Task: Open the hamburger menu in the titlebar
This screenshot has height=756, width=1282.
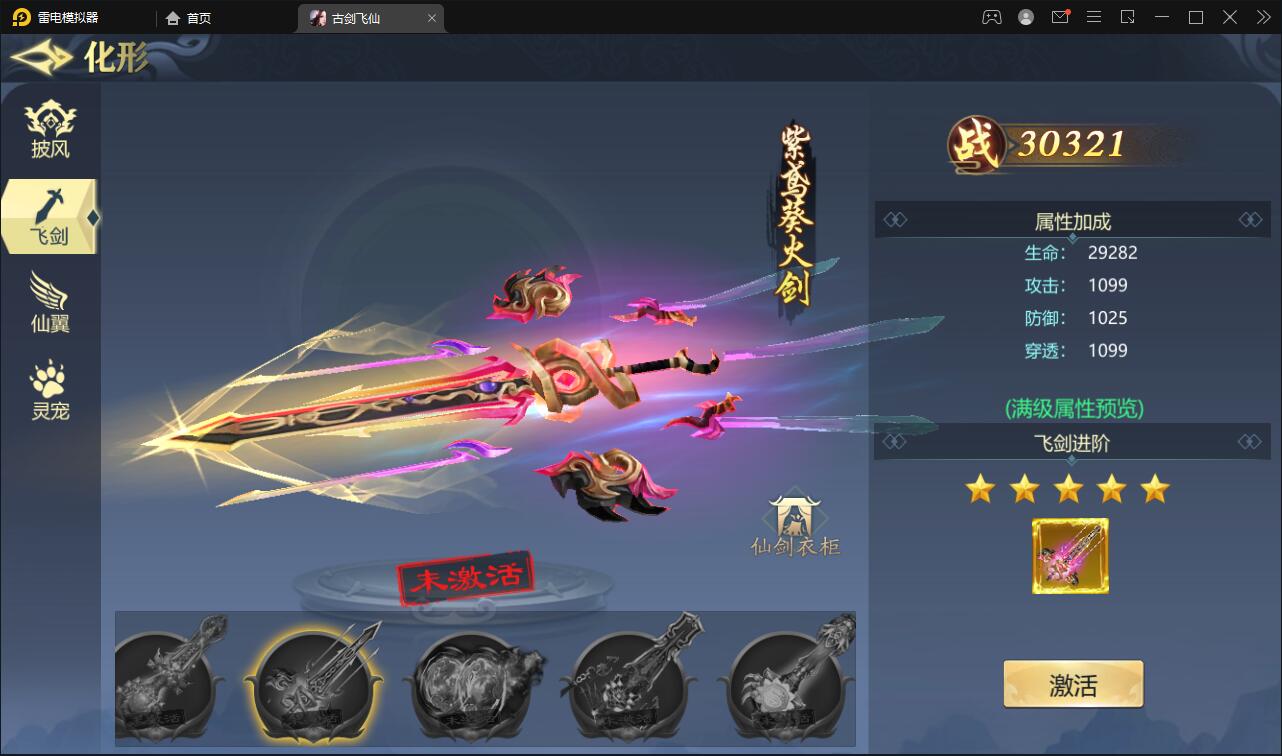Action: (1094, 17)
